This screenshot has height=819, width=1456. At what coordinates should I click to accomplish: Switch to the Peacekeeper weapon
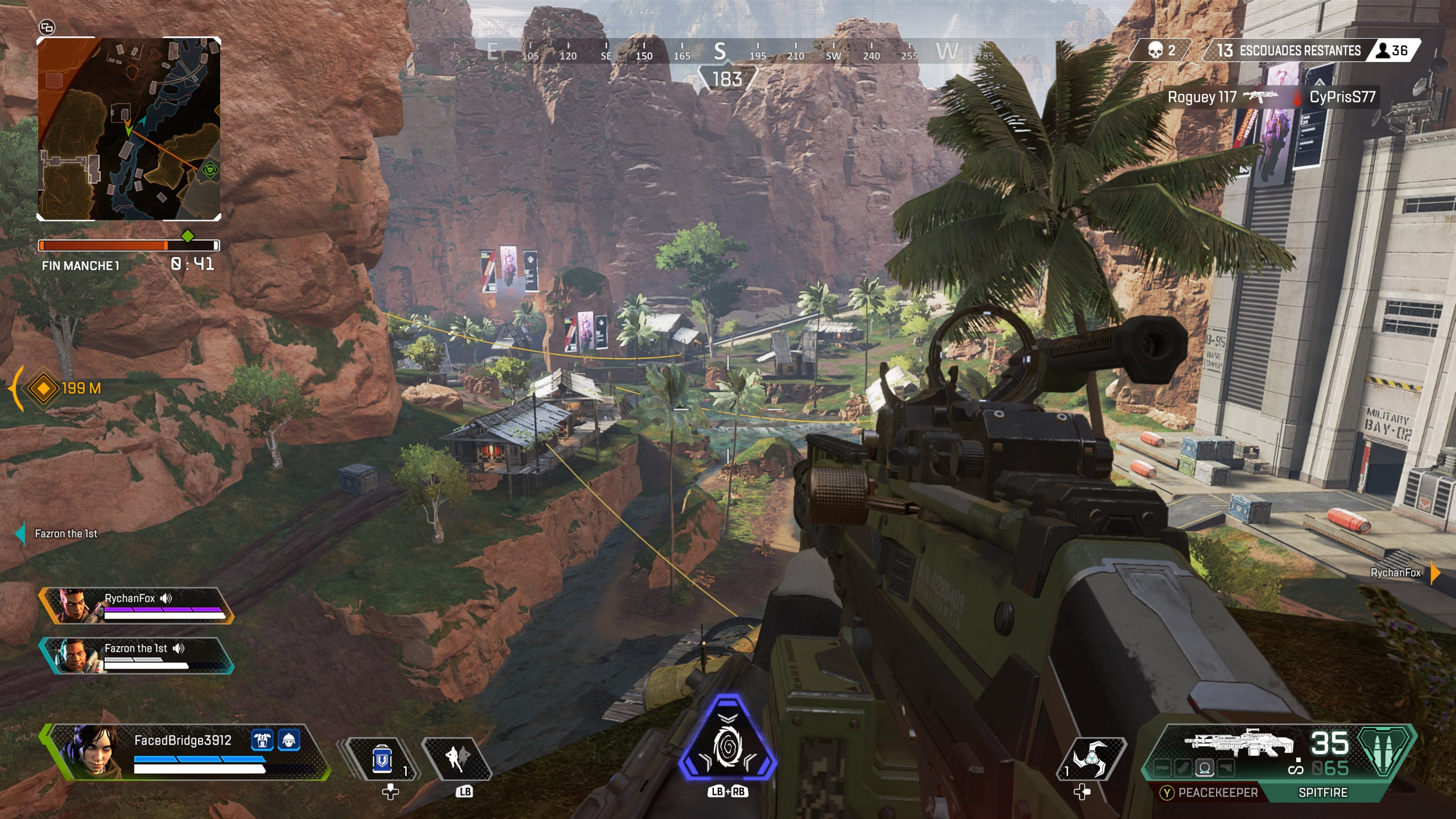click(1210, 792)
